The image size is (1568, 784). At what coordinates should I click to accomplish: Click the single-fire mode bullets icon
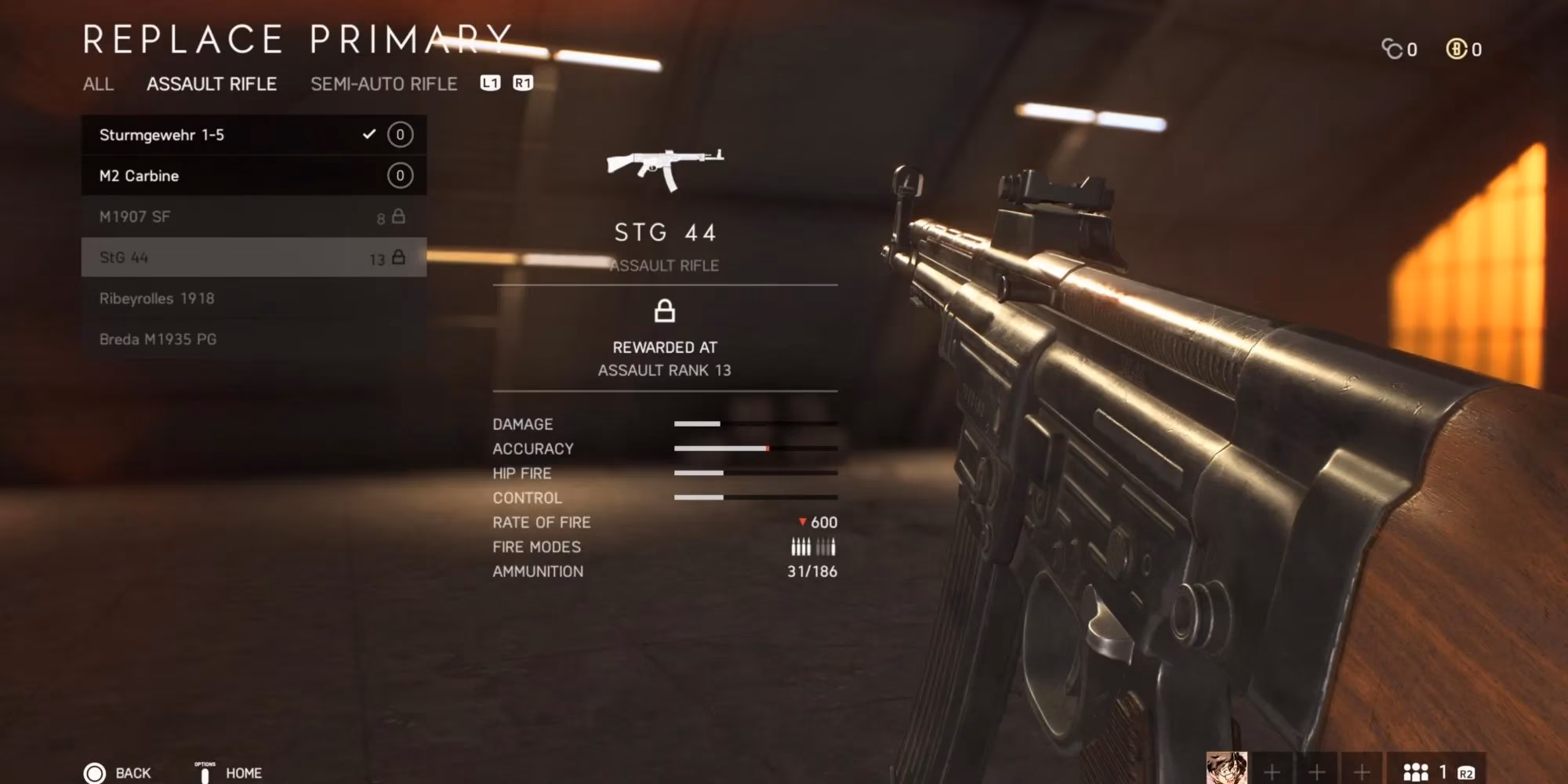coord(827,546)
